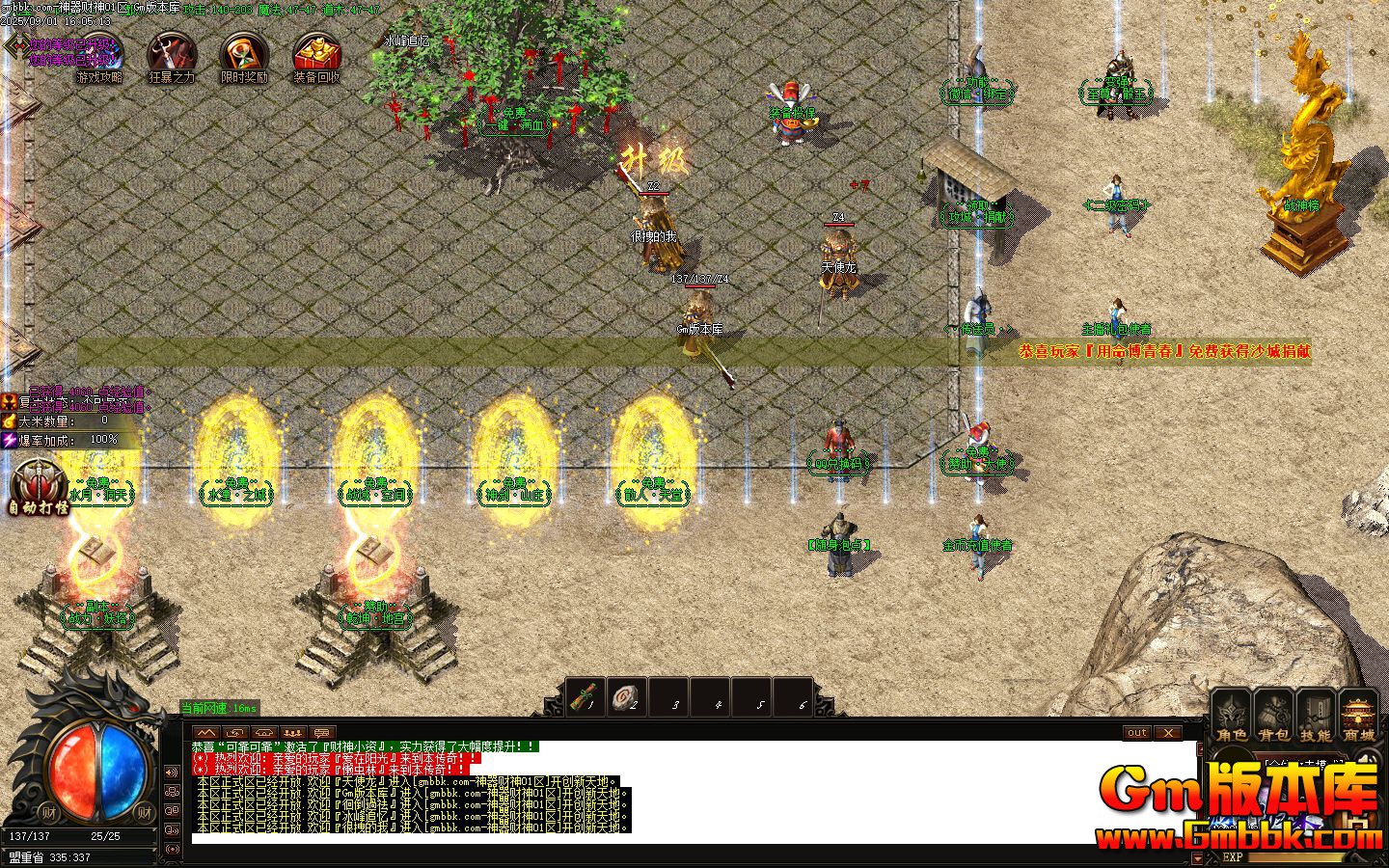Screen dimensions: 1389x868
Task: Open the 商城 shop
Action: [1358, 716]
